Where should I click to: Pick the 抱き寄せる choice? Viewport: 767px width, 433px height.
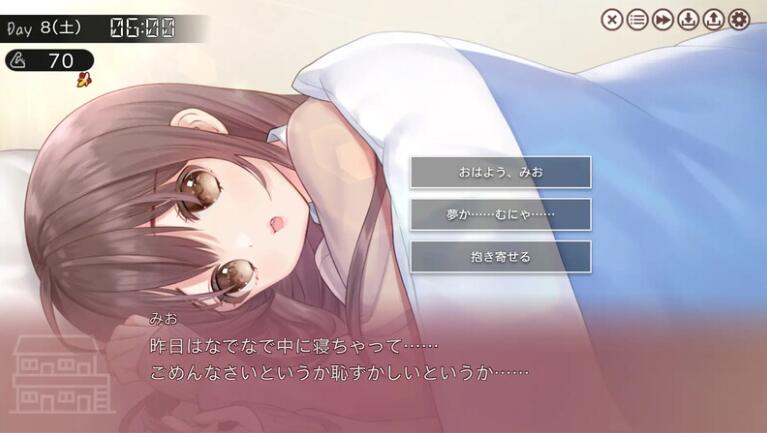tap(500, 257)
